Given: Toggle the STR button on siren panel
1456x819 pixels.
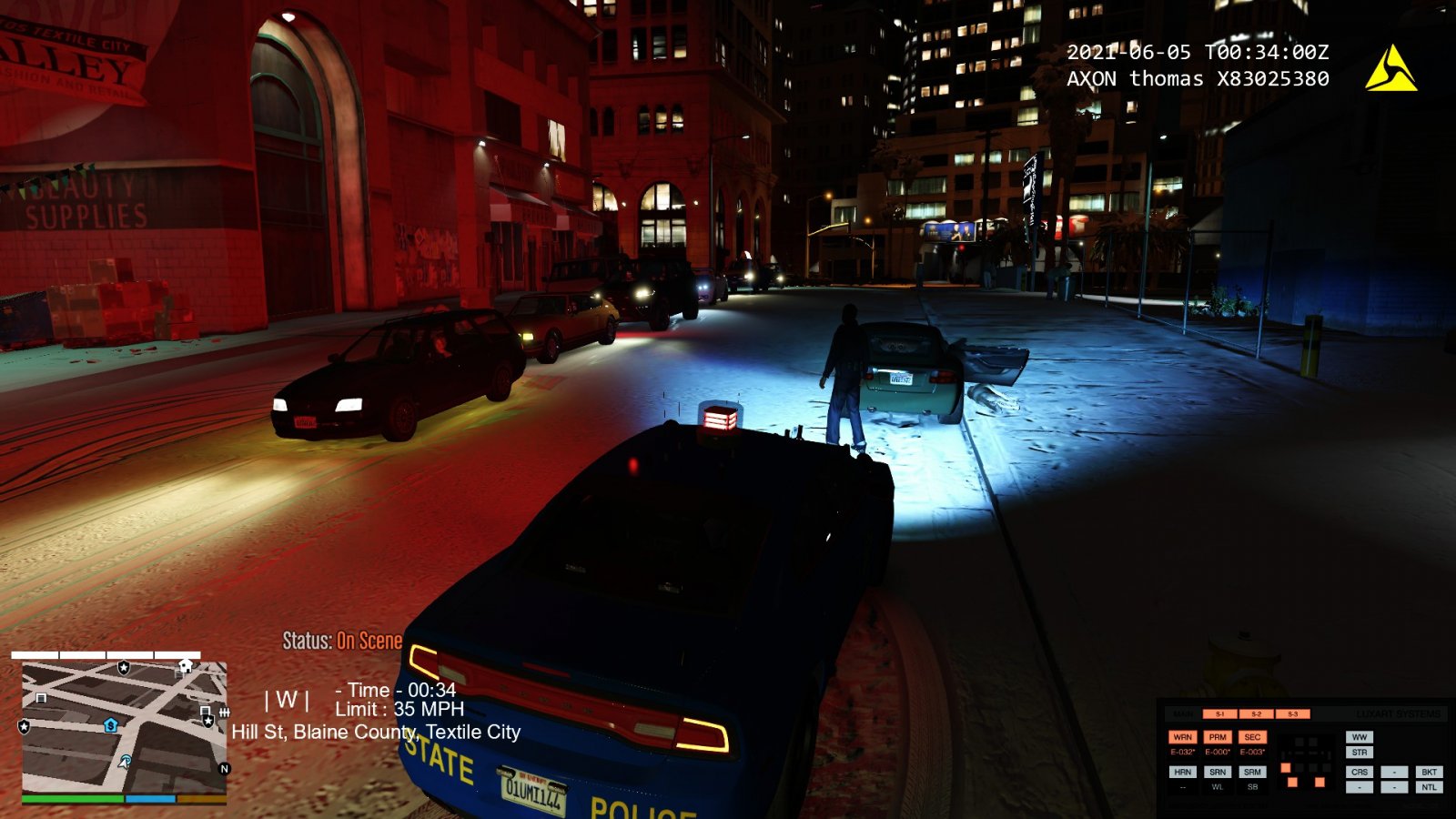Looking at the screenshot, I should 1360,753.
